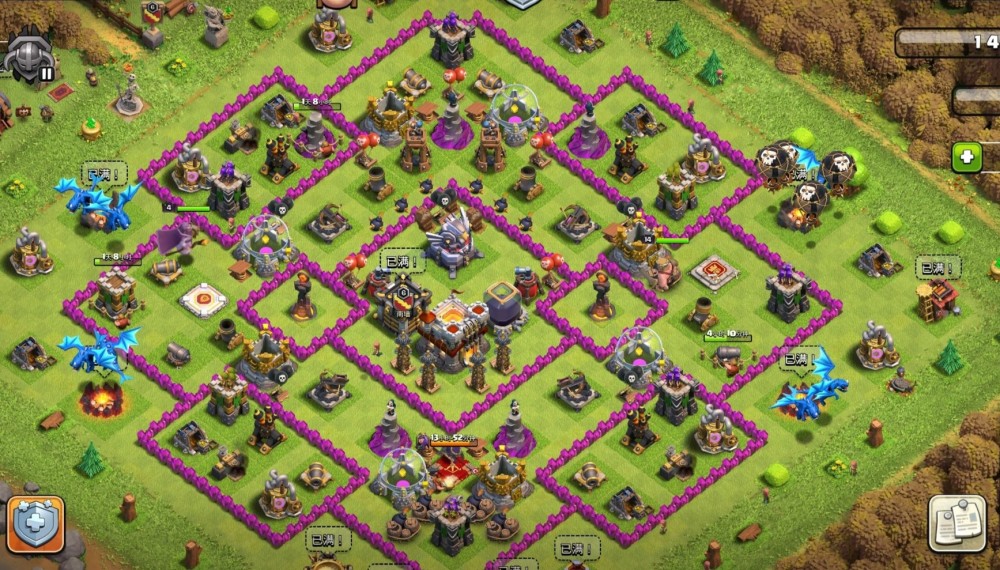Open the clipboard notes button

coord(957,522)
